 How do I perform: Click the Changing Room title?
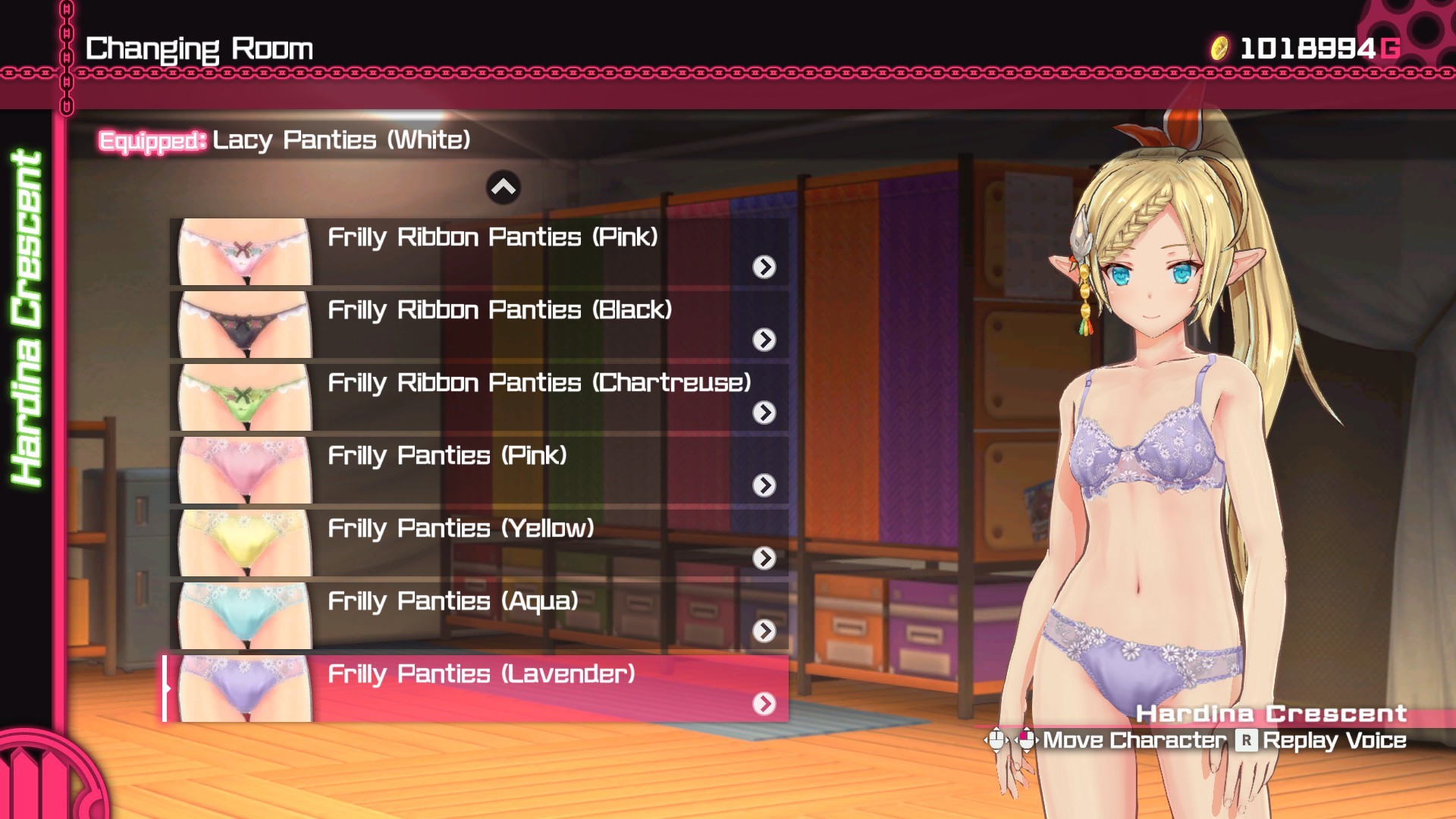[x=199, y=47]
